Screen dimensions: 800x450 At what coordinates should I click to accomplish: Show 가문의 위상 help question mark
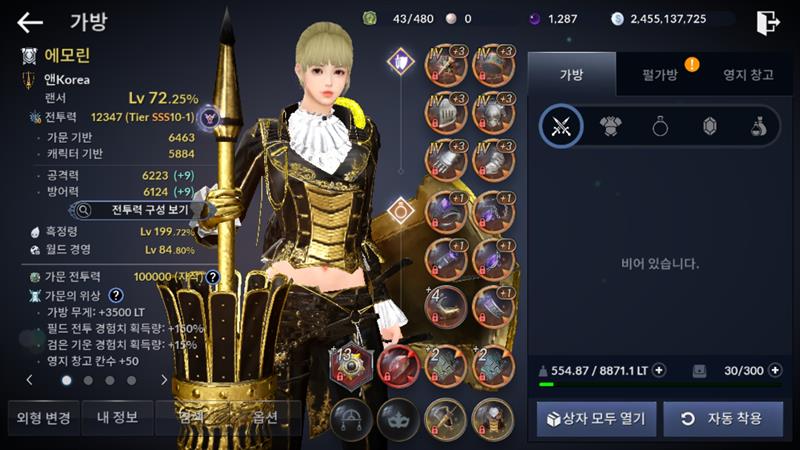coord(117,295)
